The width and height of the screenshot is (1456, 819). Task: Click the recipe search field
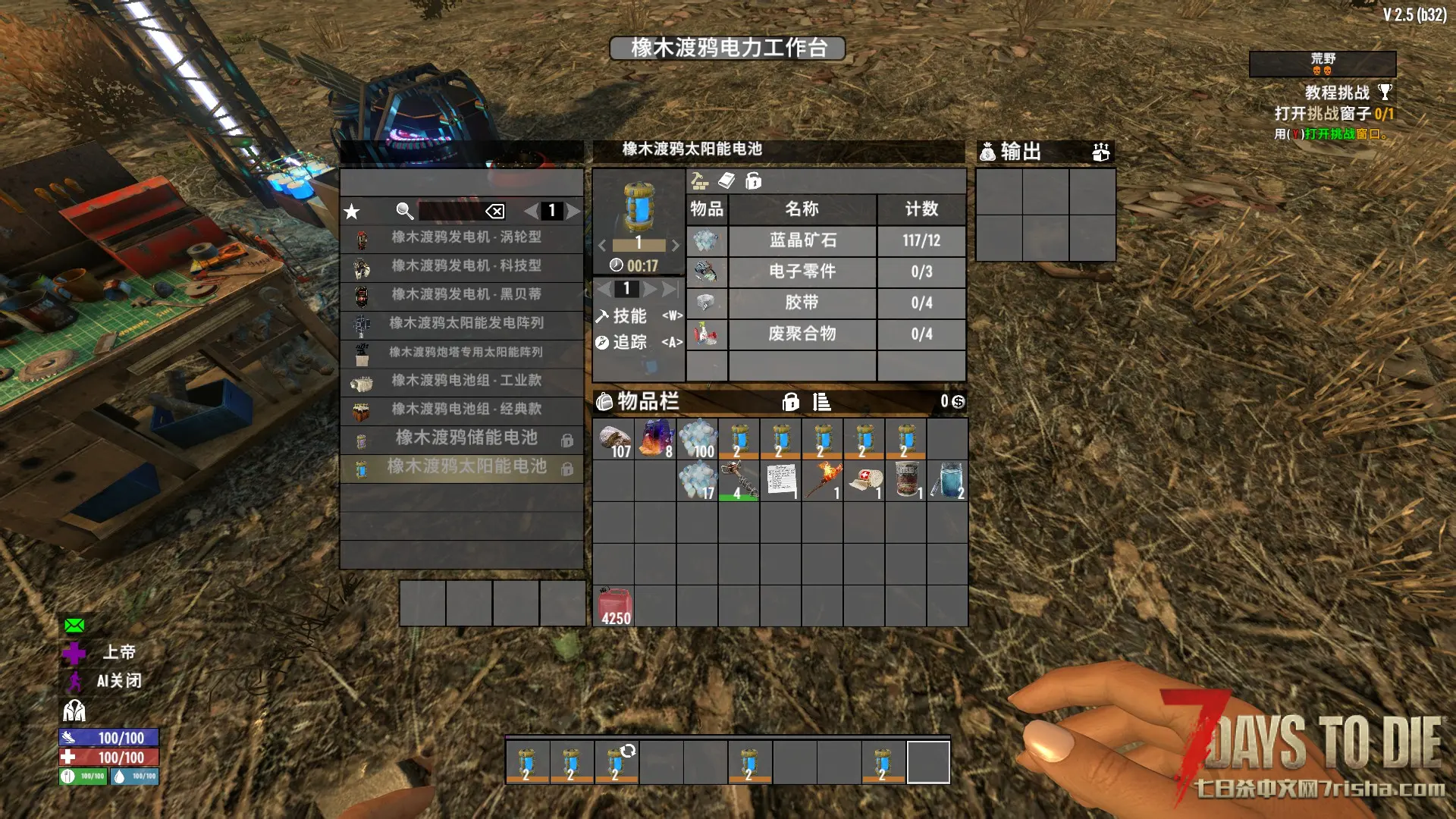point(450,212)
